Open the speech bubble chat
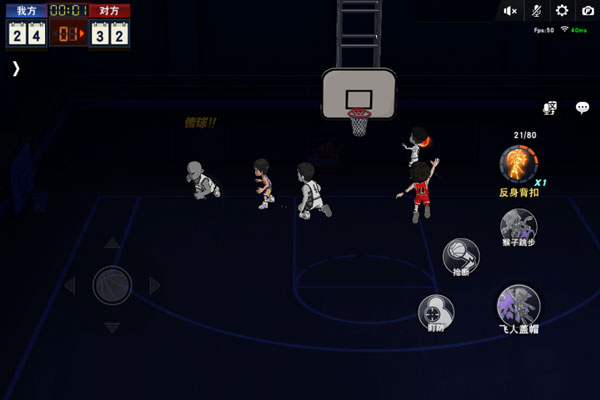The width and height of the screenshot is (600, 400). (581, 108)
